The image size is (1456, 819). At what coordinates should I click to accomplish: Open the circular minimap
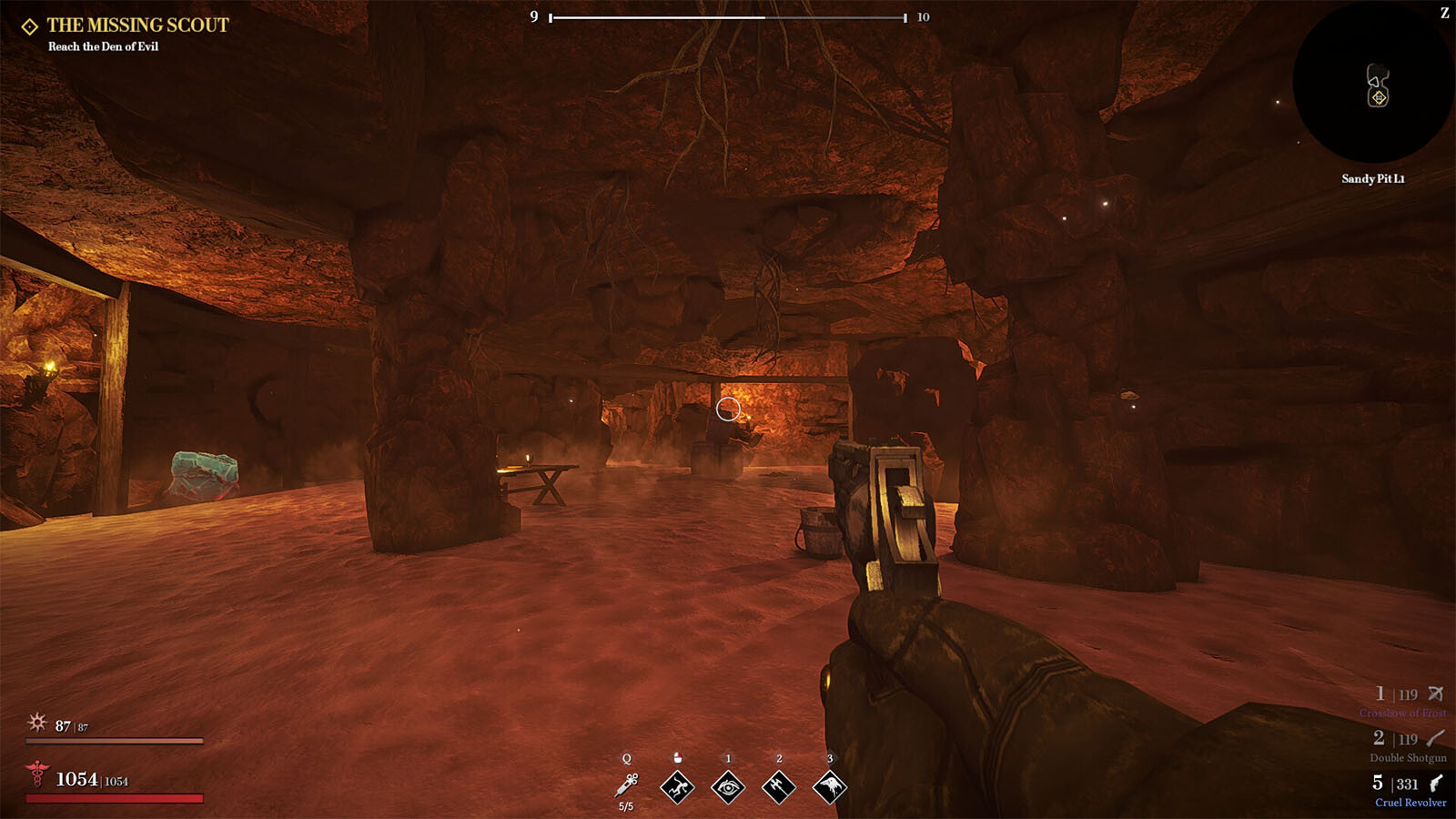1372,84
